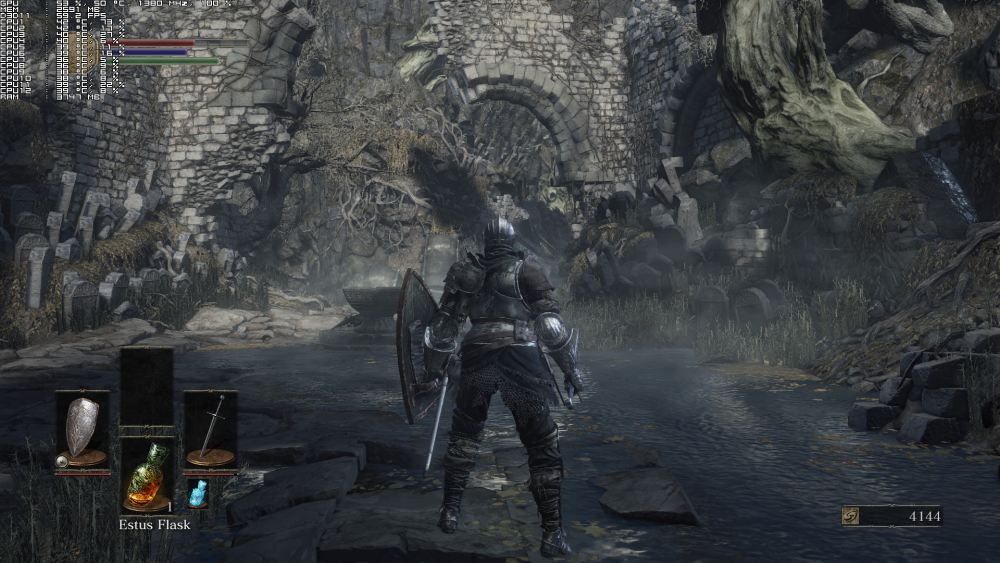Click the left-hand kite shield slot
The image size is (1000, 563).
point(81,430)
